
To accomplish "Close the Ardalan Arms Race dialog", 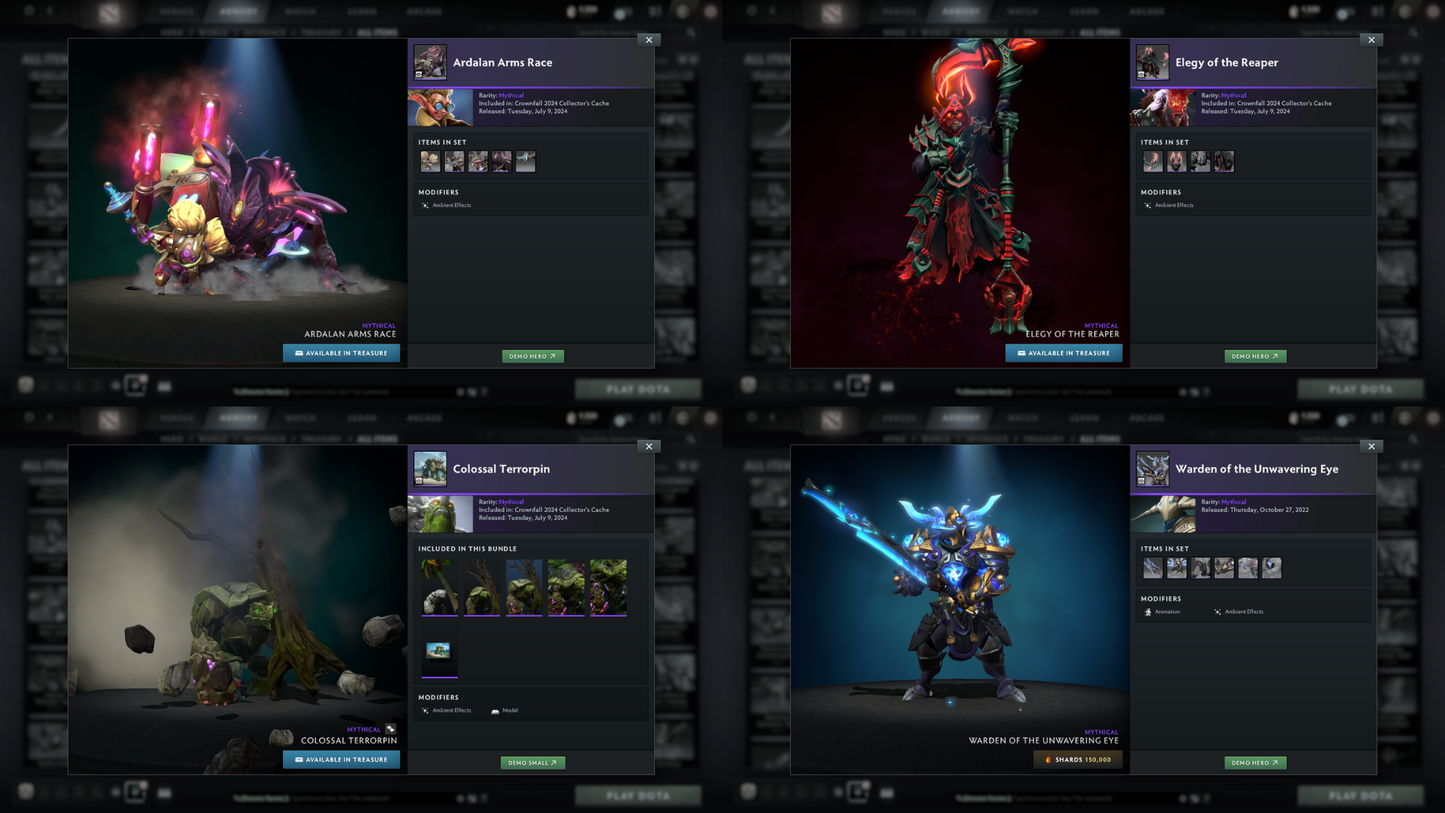I will pos(649,40).
